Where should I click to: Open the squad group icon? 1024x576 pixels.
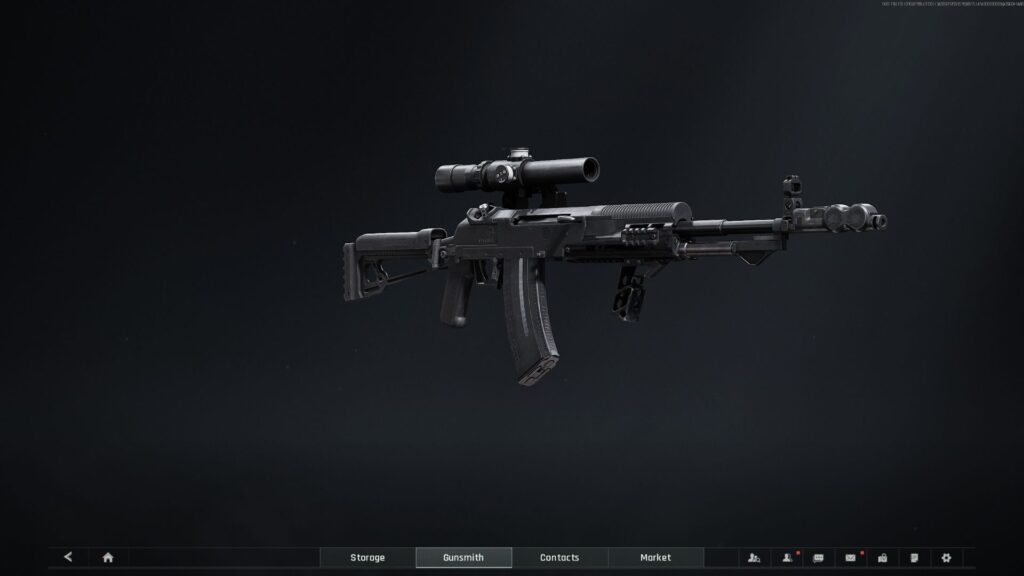[755, 557]
